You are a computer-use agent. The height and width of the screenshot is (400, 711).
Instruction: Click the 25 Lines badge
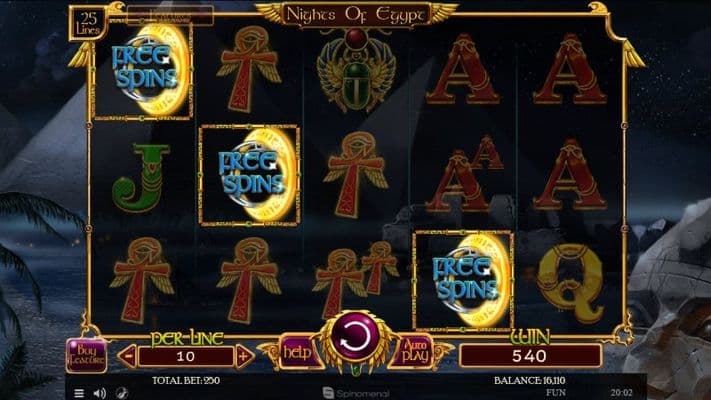86,22
